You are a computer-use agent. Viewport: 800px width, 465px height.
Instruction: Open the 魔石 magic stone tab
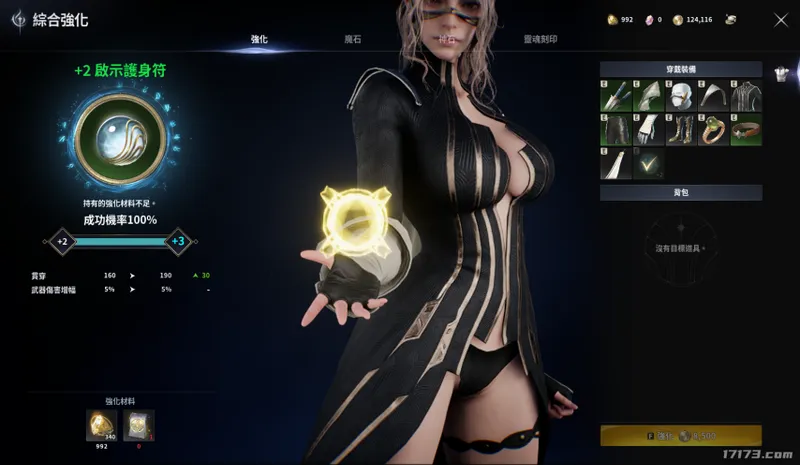pyautogui.click(x=353, y=39)
